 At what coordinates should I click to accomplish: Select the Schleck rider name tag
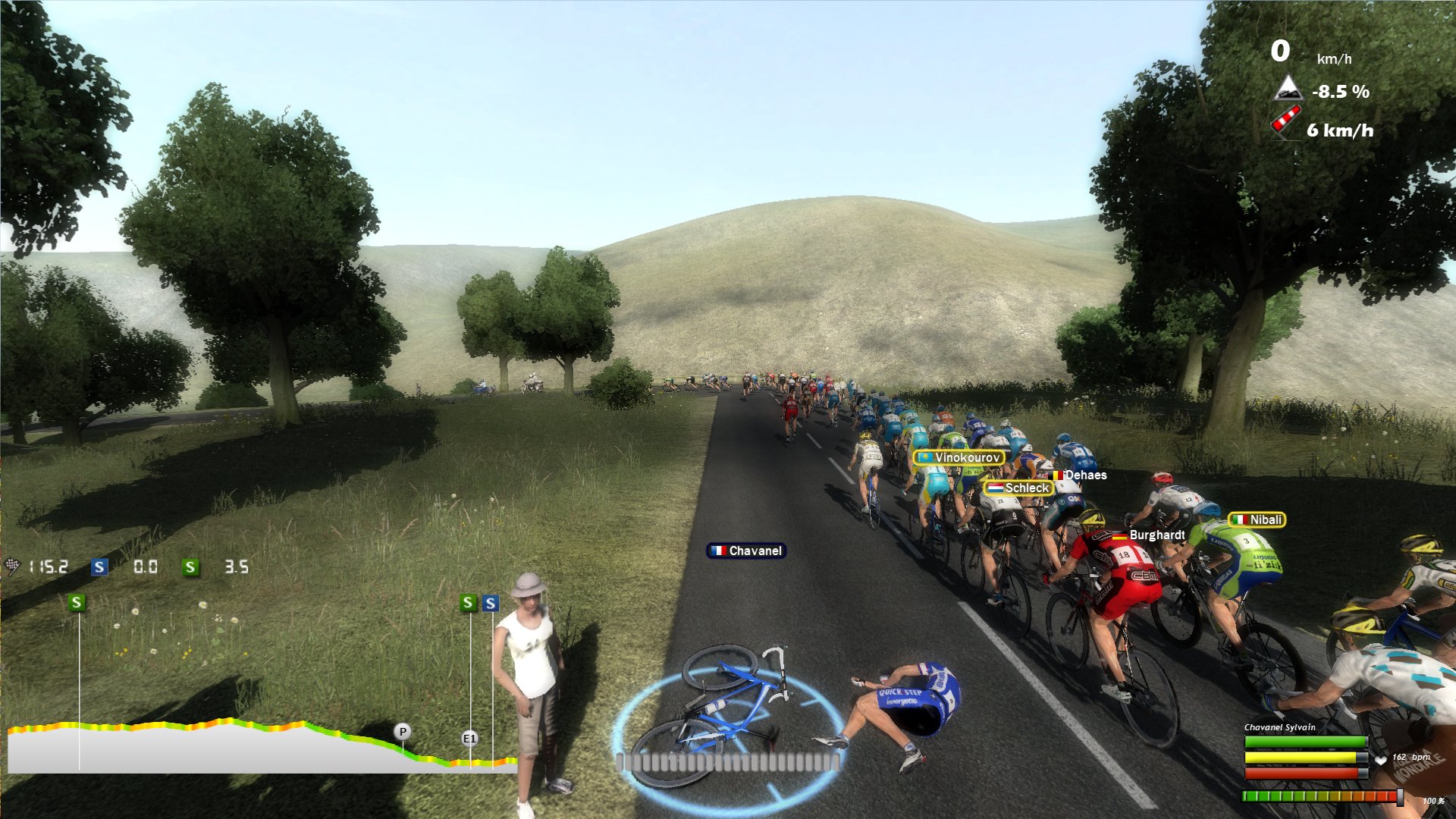(x=1018, y=488)
